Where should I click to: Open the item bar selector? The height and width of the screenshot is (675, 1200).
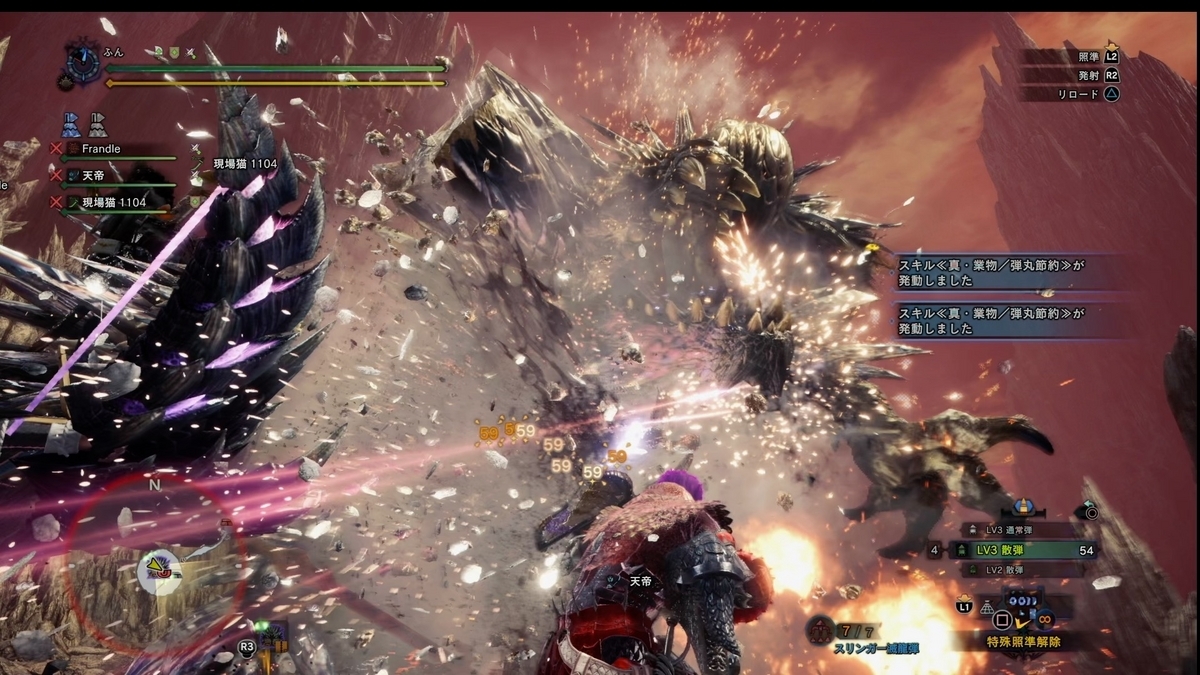point(1020,600)
